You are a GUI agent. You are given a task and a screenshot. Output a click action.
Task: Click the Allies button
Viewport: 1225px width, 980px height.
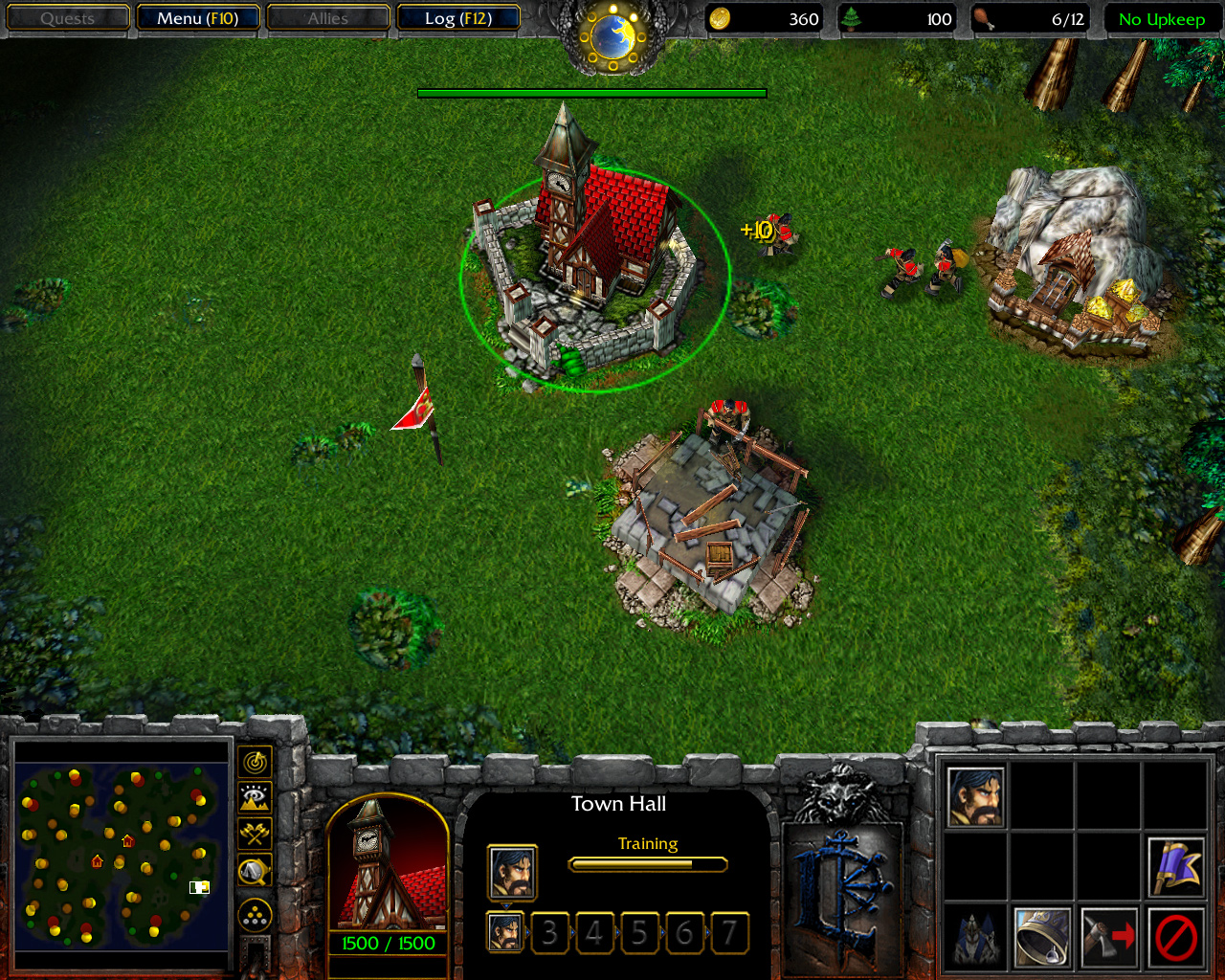[x=328, y=17]
